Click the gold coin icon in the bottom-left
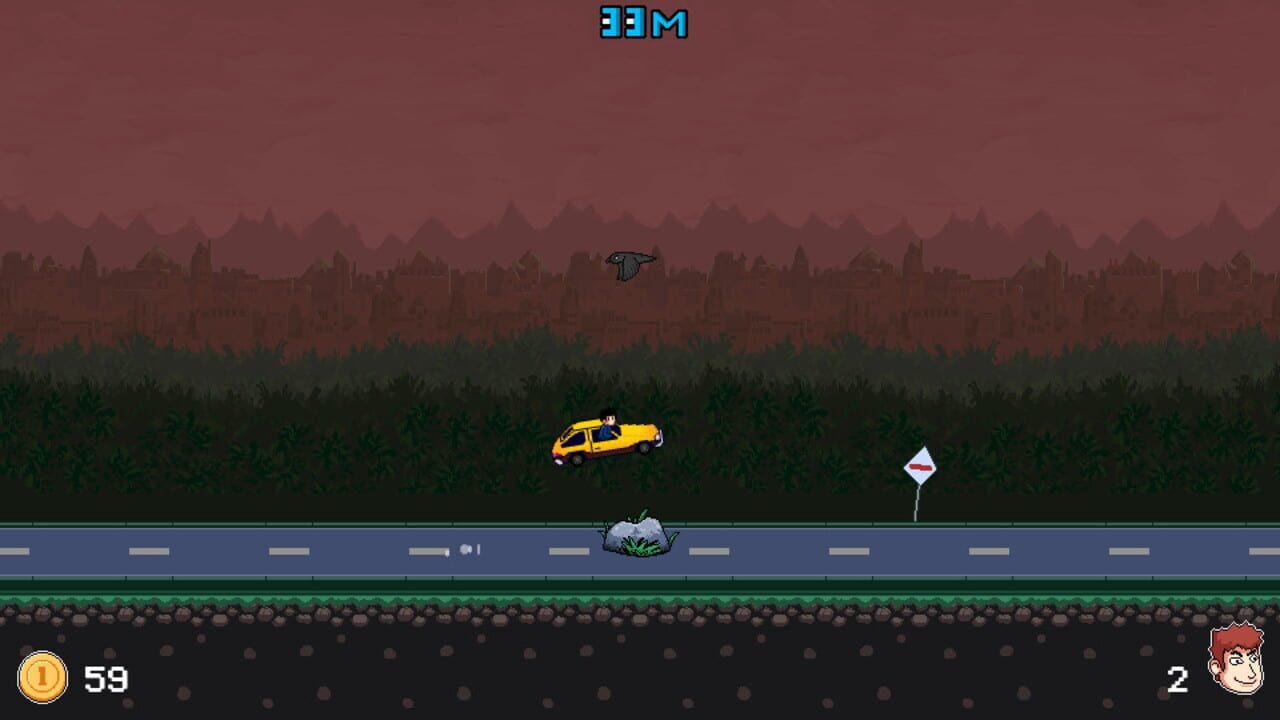The image size is (1280, 720). [x=41, y=679]
